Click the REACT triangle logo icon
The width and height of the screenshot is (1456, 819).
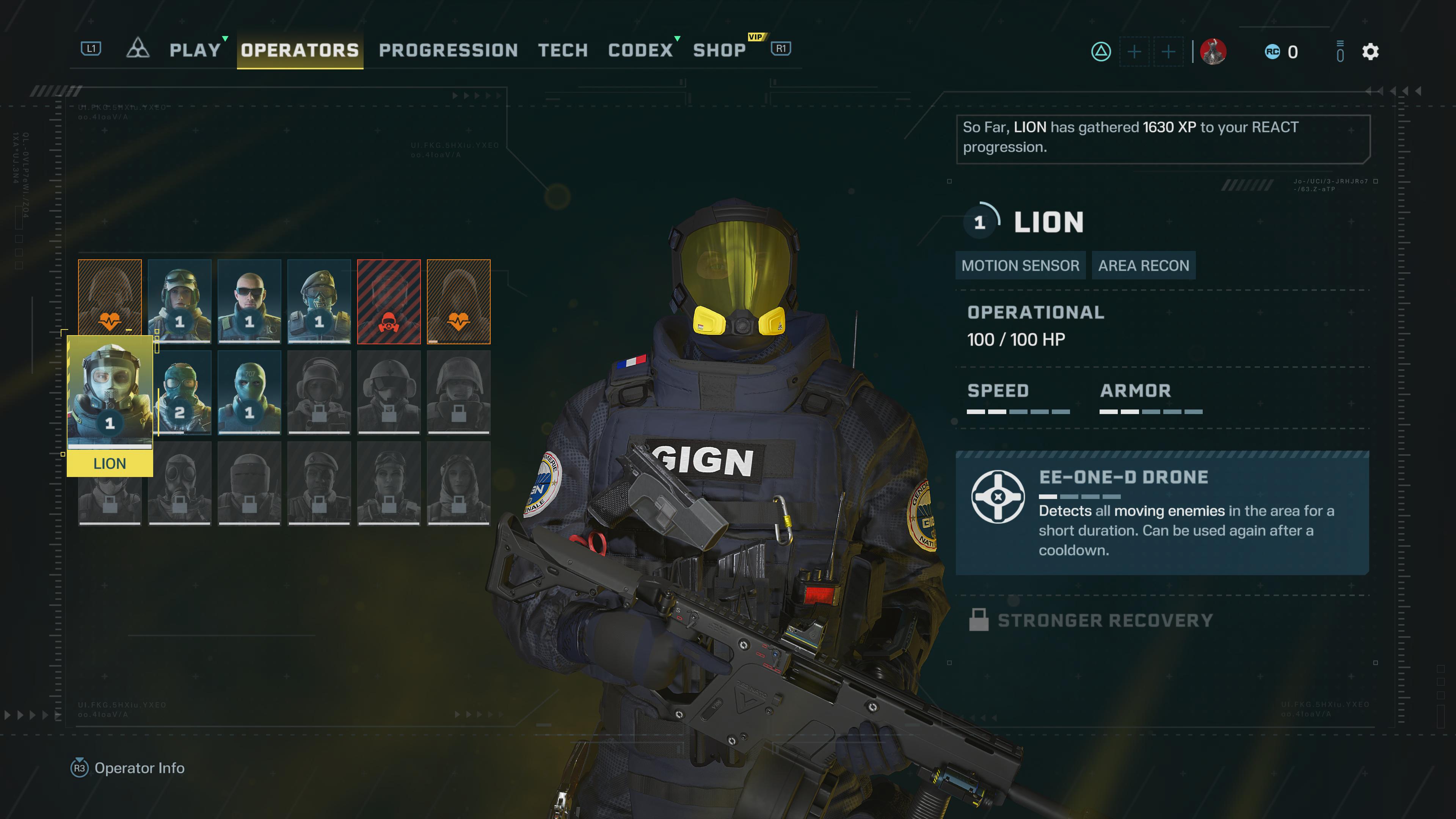click(137, 49)
